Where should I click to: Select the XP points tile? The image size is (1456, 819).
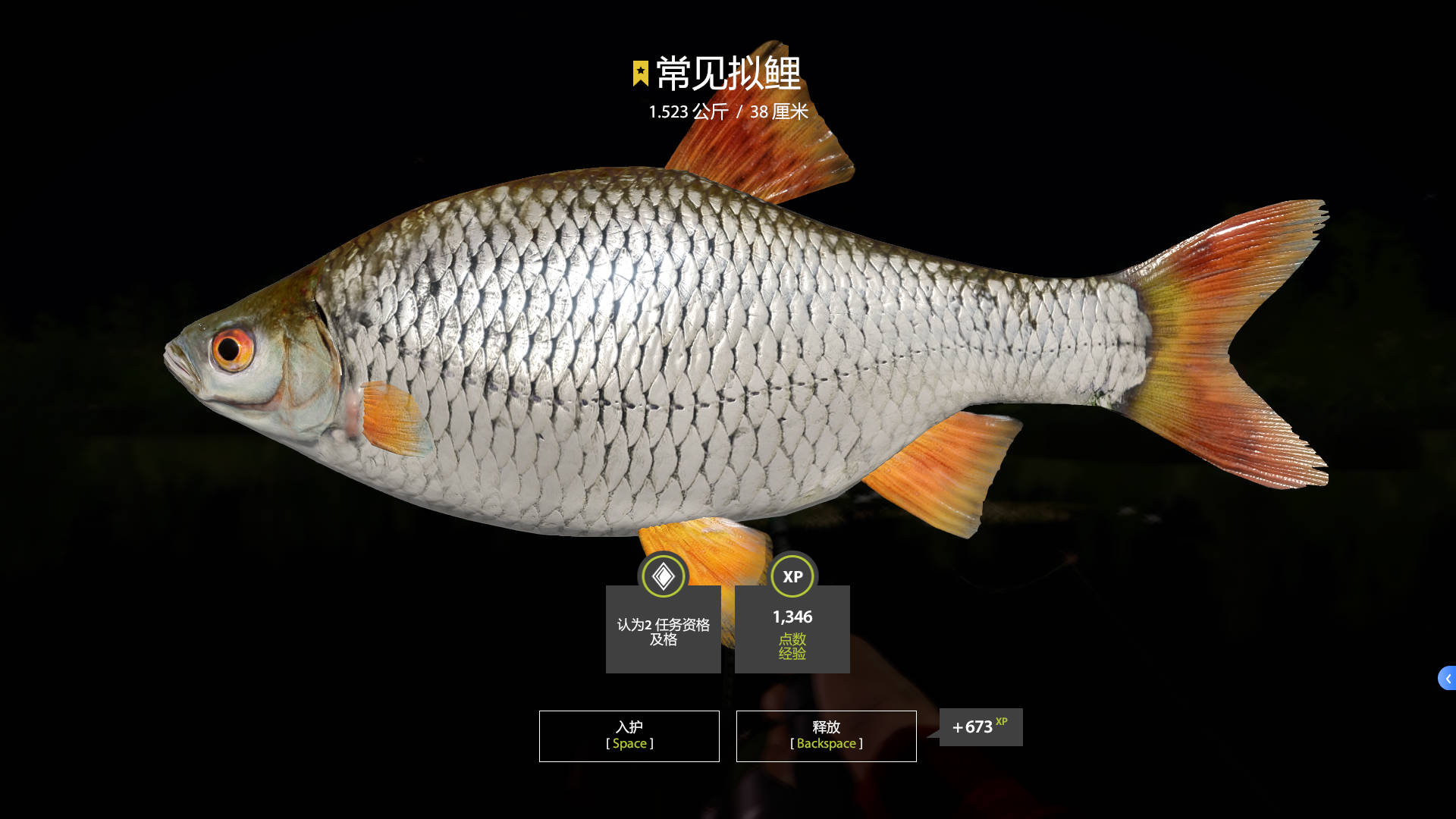pos(792,628)
